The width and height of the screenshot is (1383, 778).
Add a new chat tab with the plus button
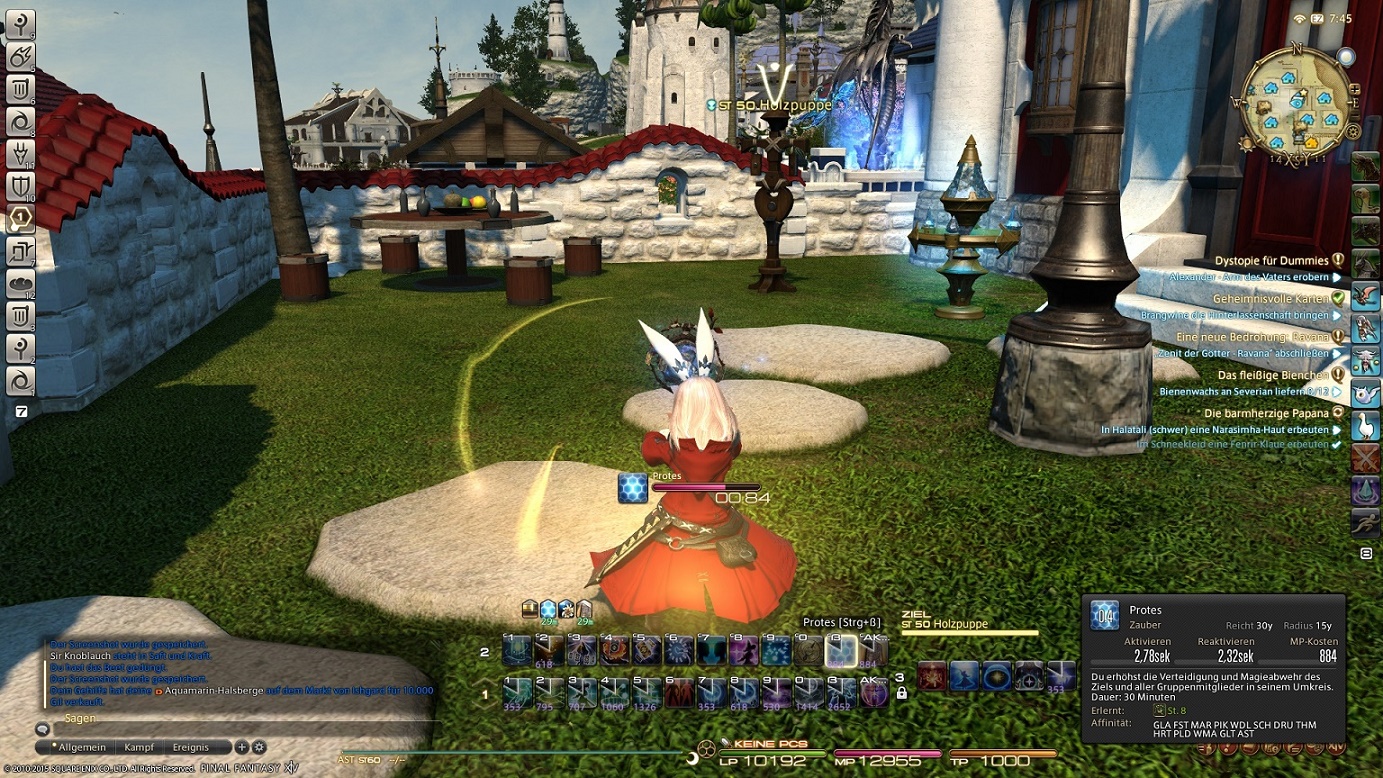point(241,747)
